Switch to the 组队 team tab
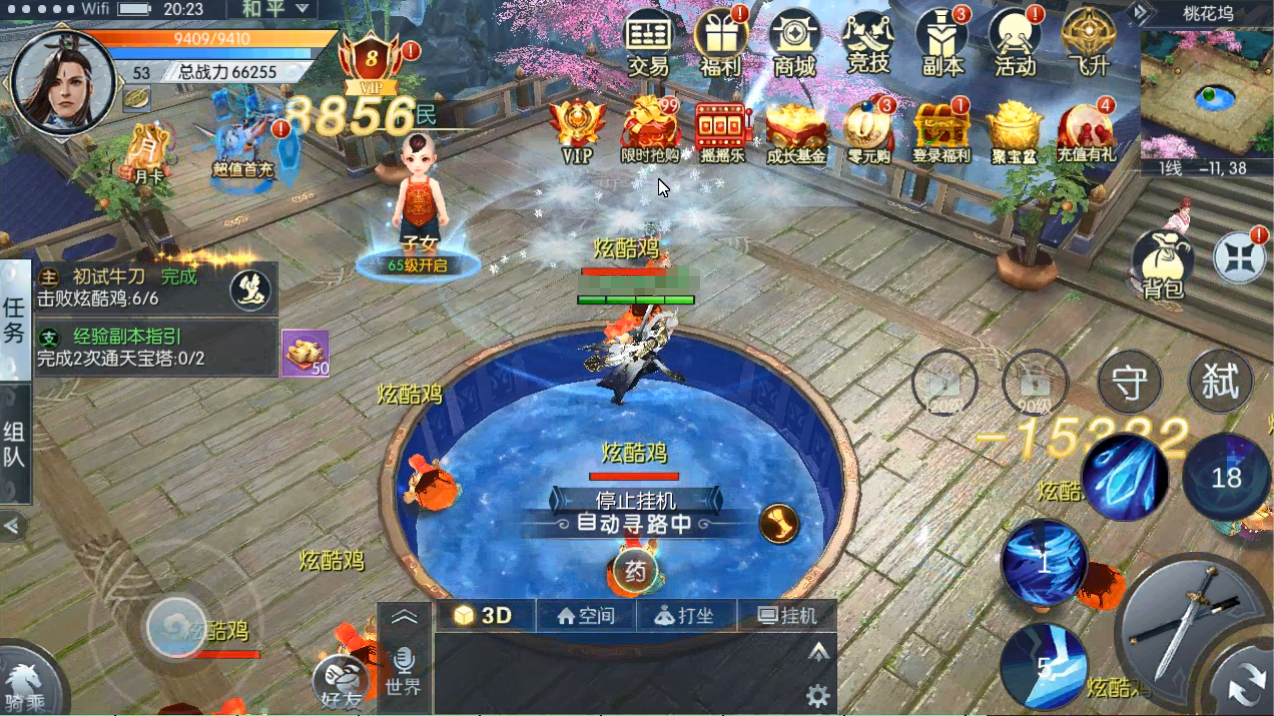The height and width of the screenshot is (716, 1274). [x=14, y=445]
